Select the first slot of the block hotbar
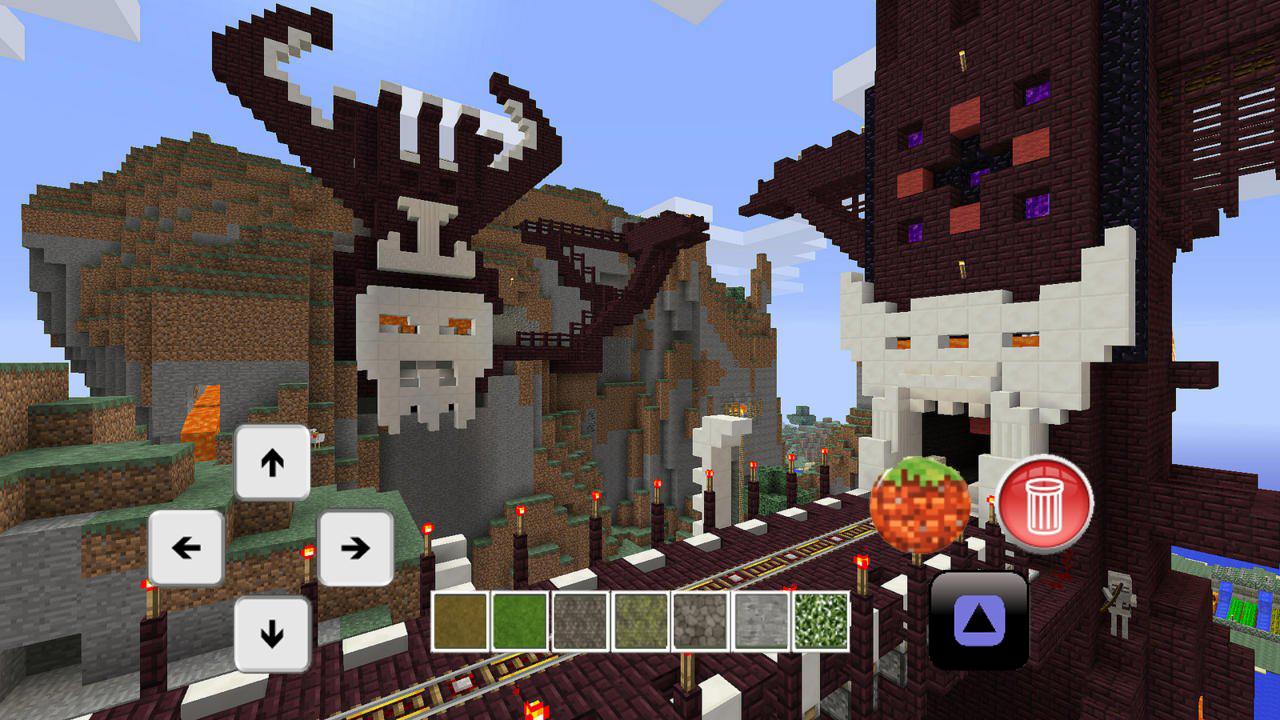The image size is (1280, 720). 460,621
